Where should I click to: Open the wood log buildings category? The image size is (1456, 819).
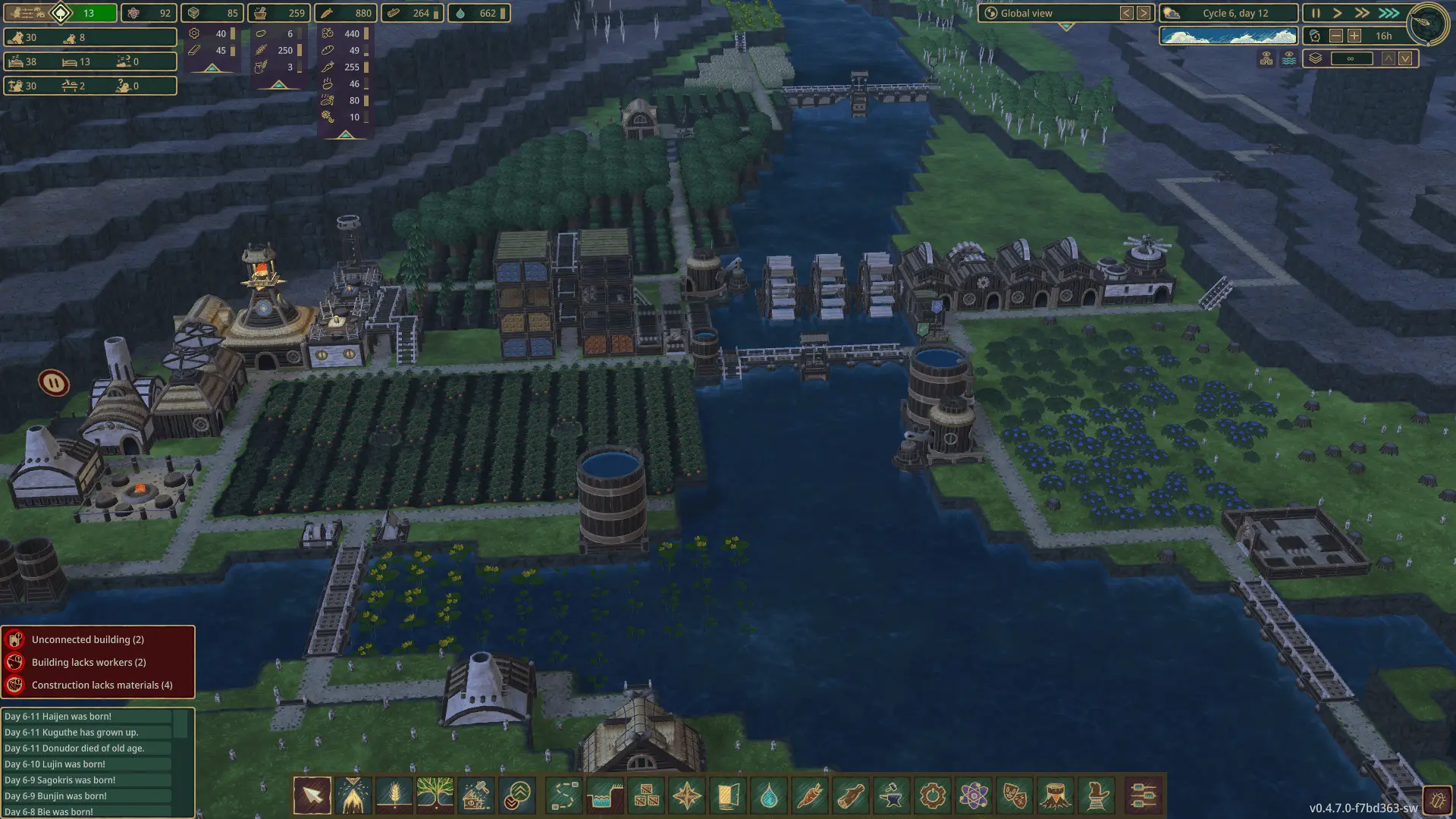tap(851, 795)
